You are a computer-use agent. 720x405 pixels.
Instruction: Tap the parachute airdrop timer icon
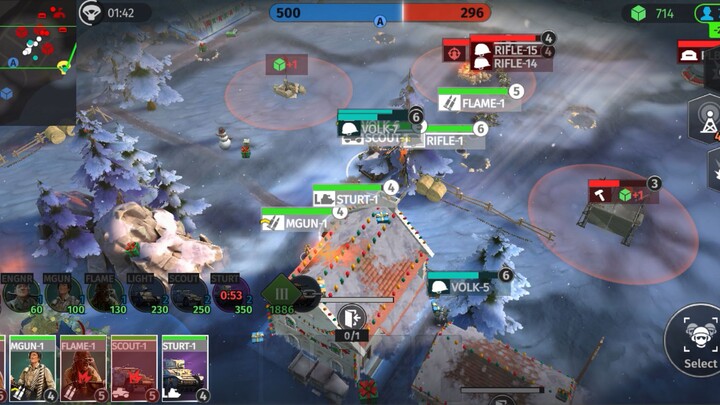pyautogui.click(x=91, y=13)
